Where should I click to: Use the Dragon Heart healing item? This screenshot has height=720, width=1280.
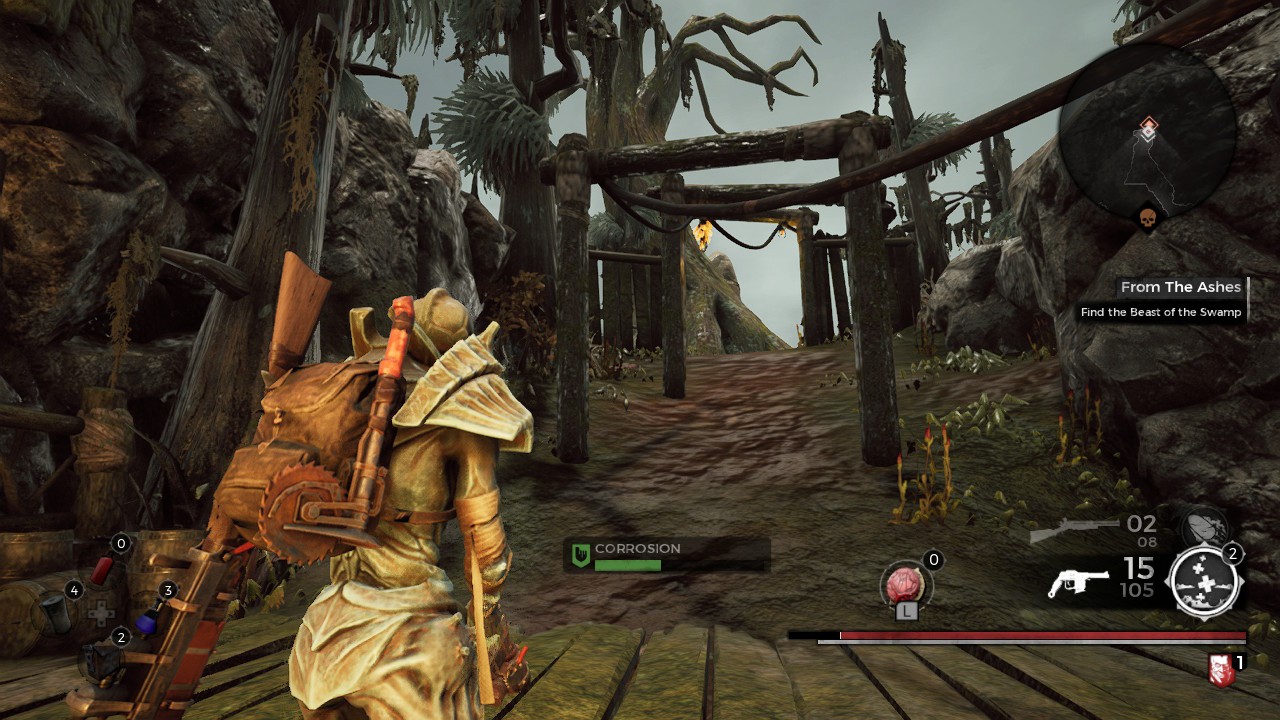click(x=903, y=583)
